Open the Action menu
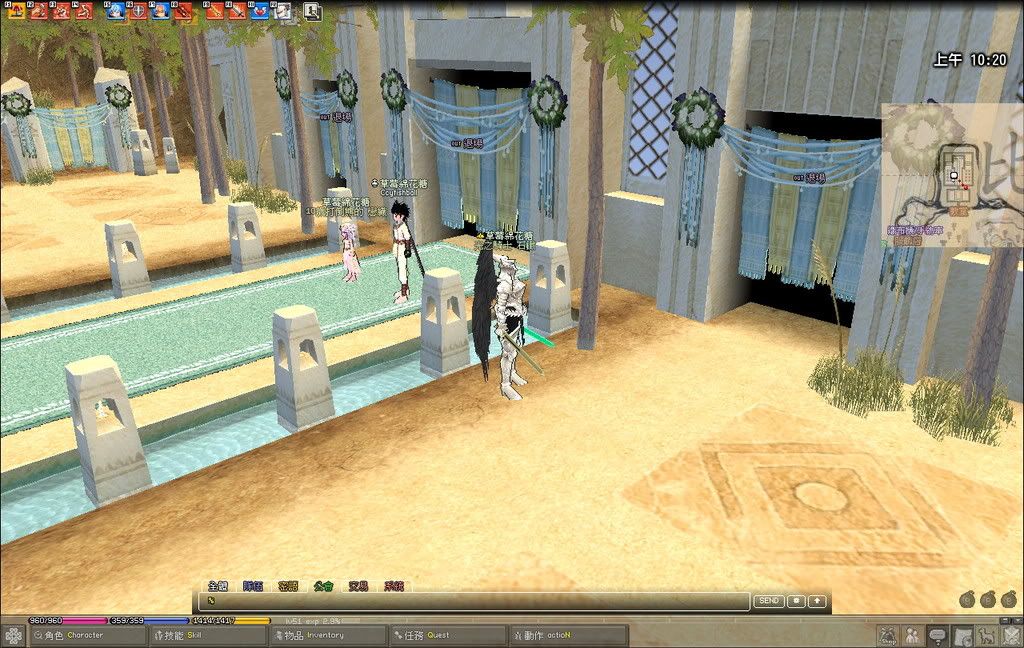The width and height of the screenshot is (1024, 648). point(567,635)
